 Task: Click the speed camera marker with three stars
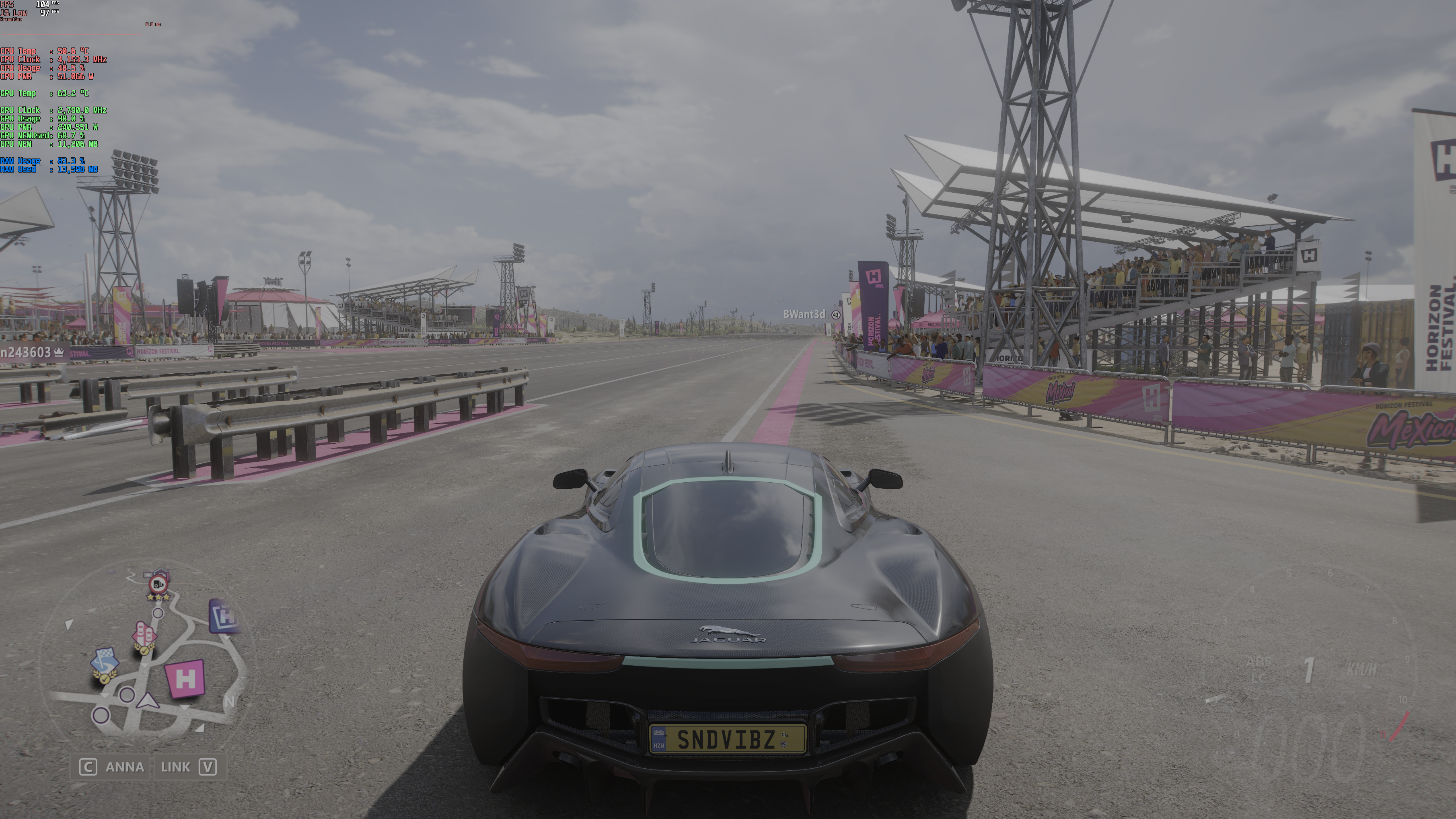159,584
